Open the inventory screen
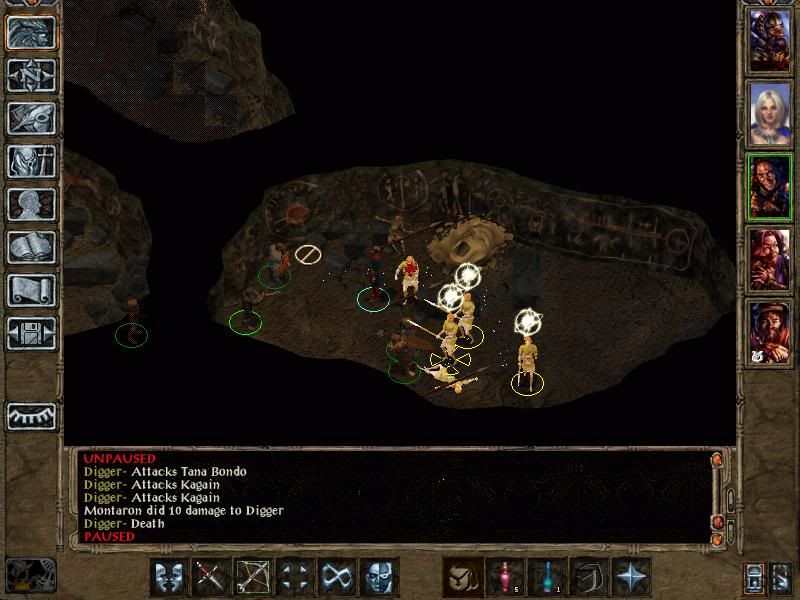 pyautogui.click(x=31, y=161)
